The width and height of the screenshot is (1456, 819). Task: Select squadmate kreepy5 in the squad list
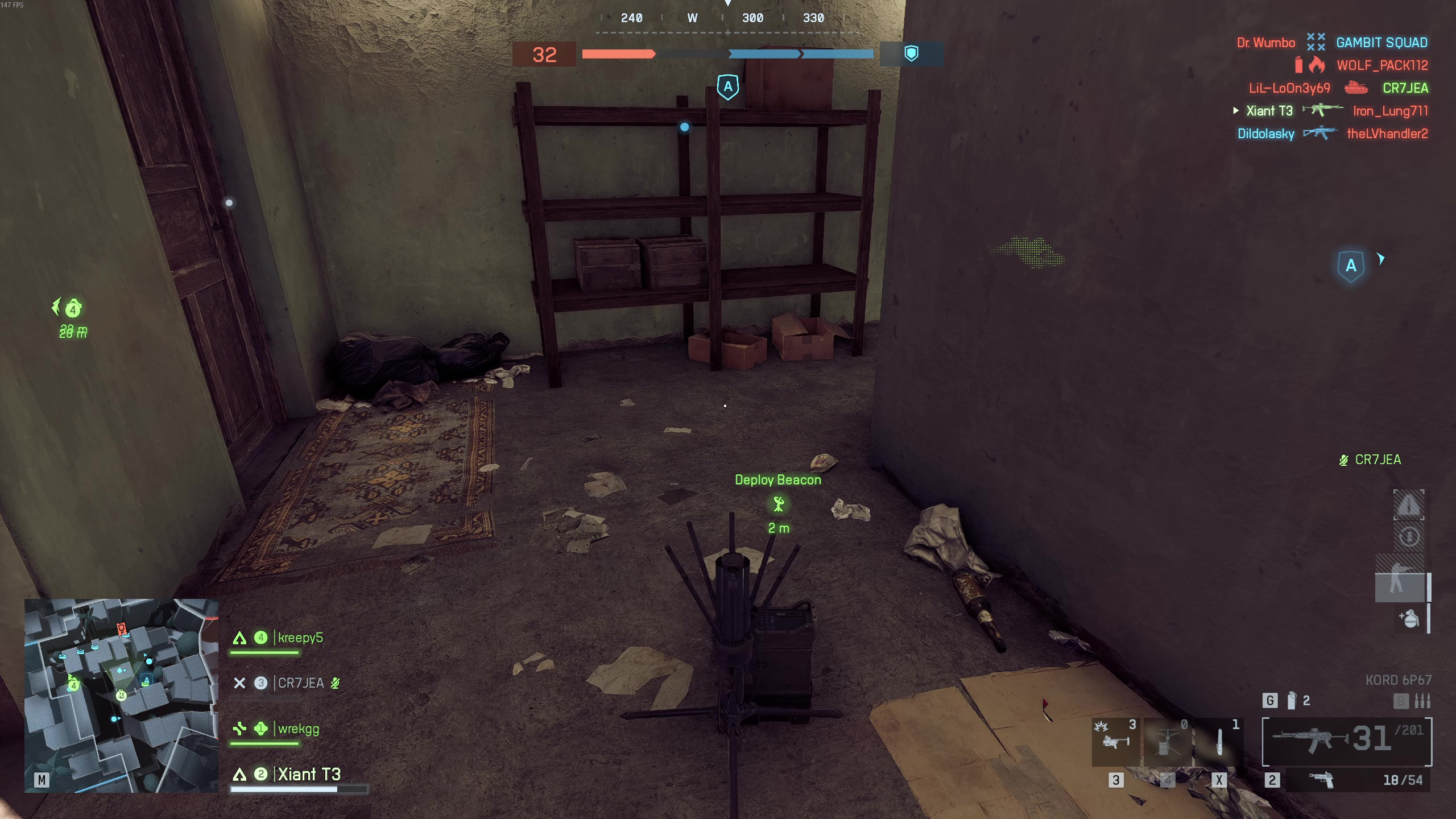(x=300, y=638)
